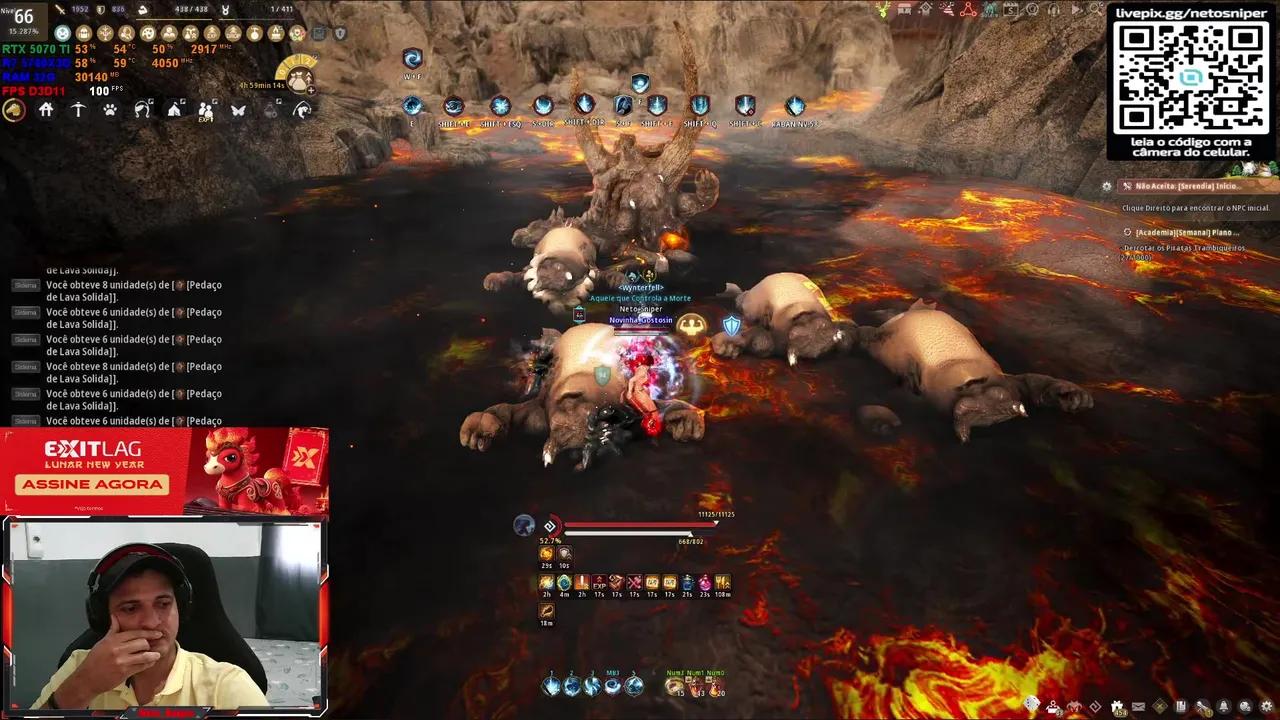Click the pink elixir buff icon showing 23s

pyautogui.click(x=704, y=583)
